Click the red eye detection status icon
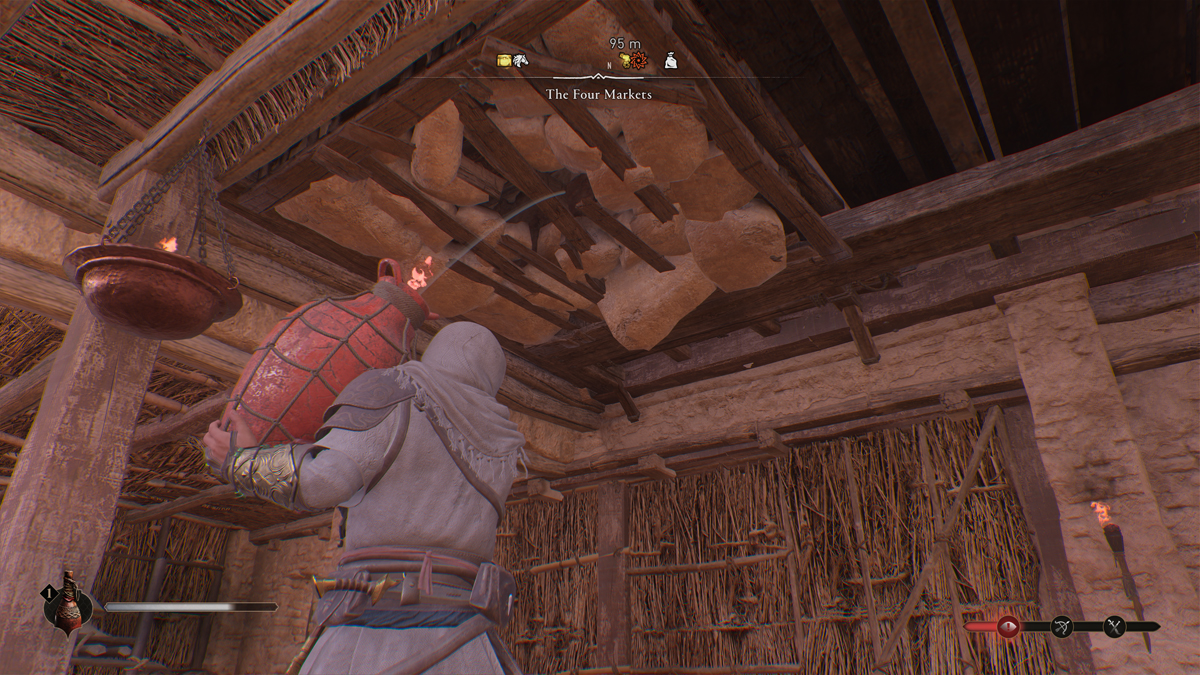 (1007, 627)
